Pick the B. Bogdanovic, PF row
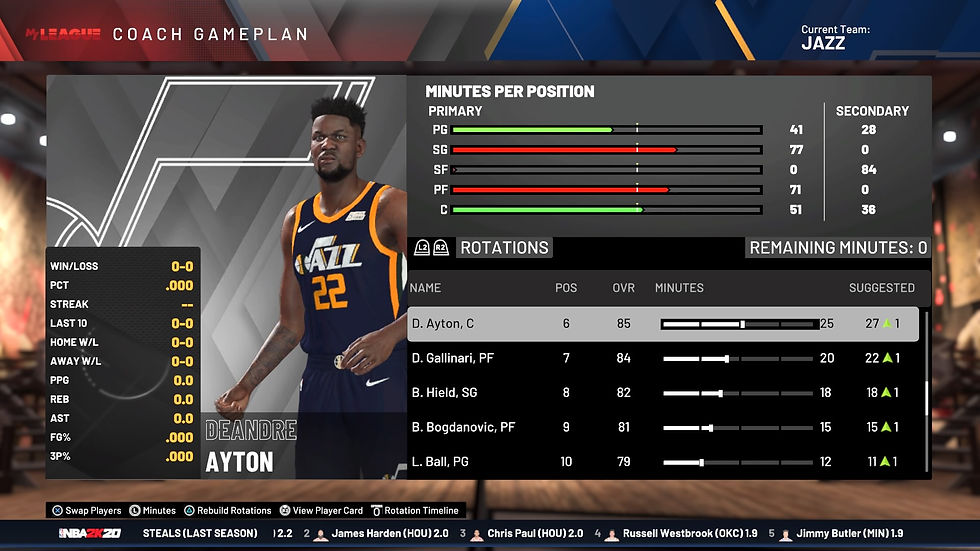This screenshot has width=980, height=551. pyautogui.click(x=462, y=427)
